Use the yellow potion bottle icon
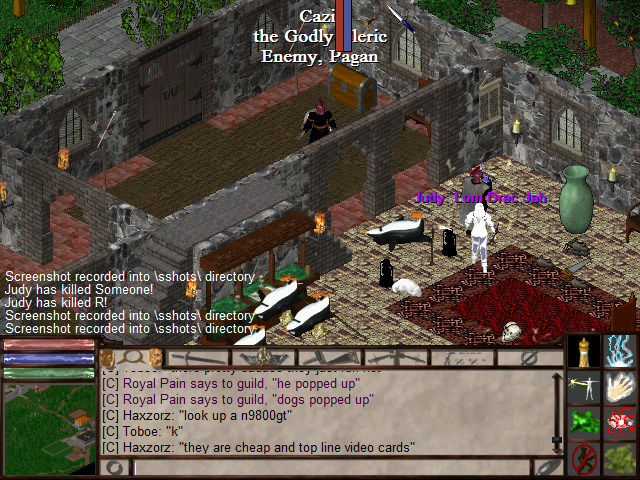 [x=584, y=351]
